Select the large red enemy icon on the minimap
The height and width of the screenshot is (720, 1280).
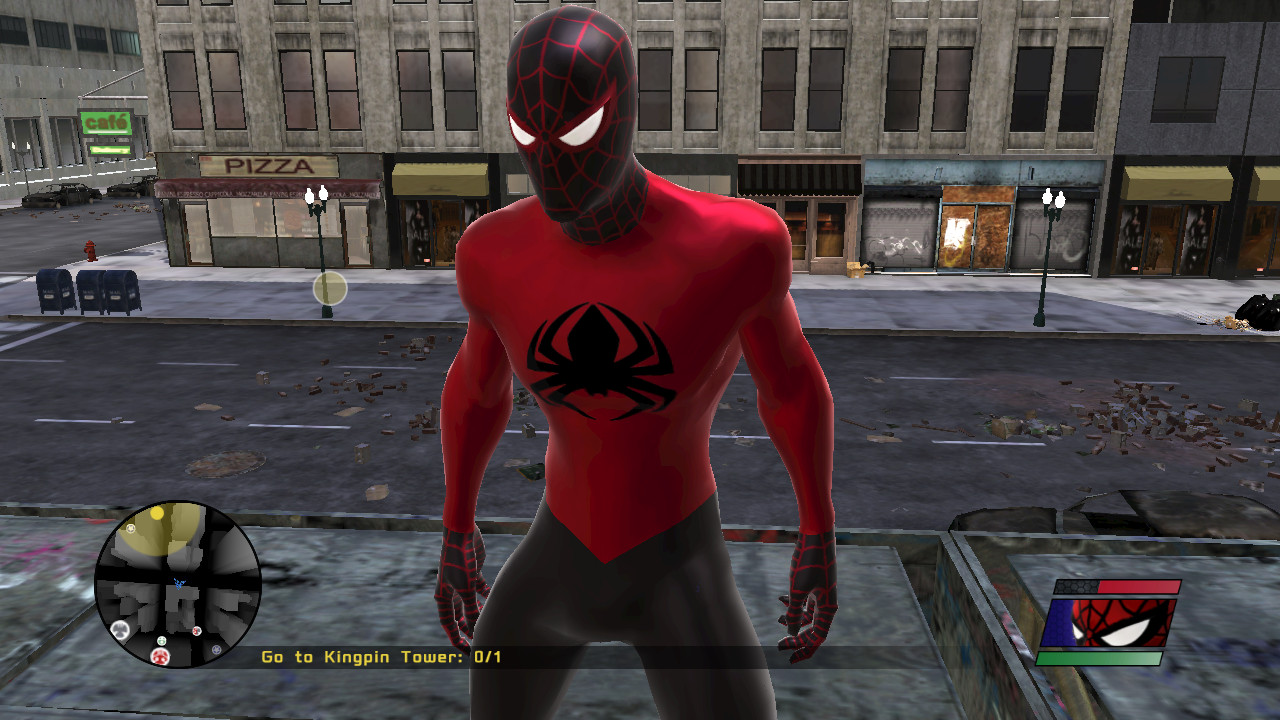coord(159,656)
